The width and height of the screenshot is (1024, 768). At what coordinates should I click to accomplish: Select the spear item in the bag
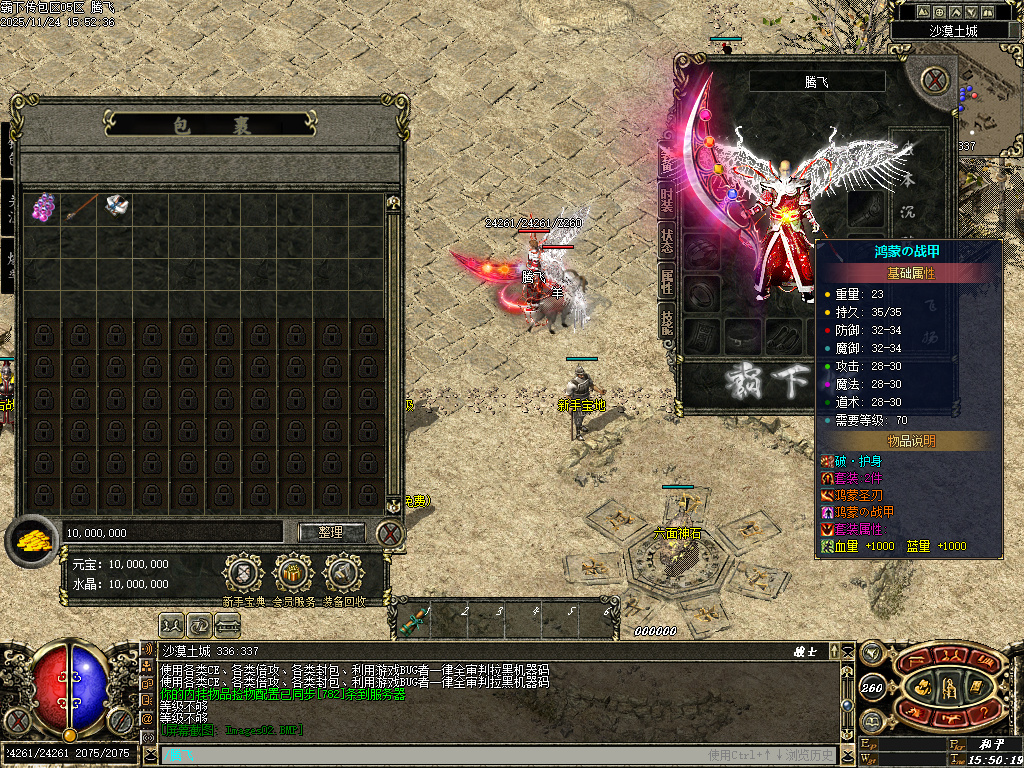tap(80, 208)
